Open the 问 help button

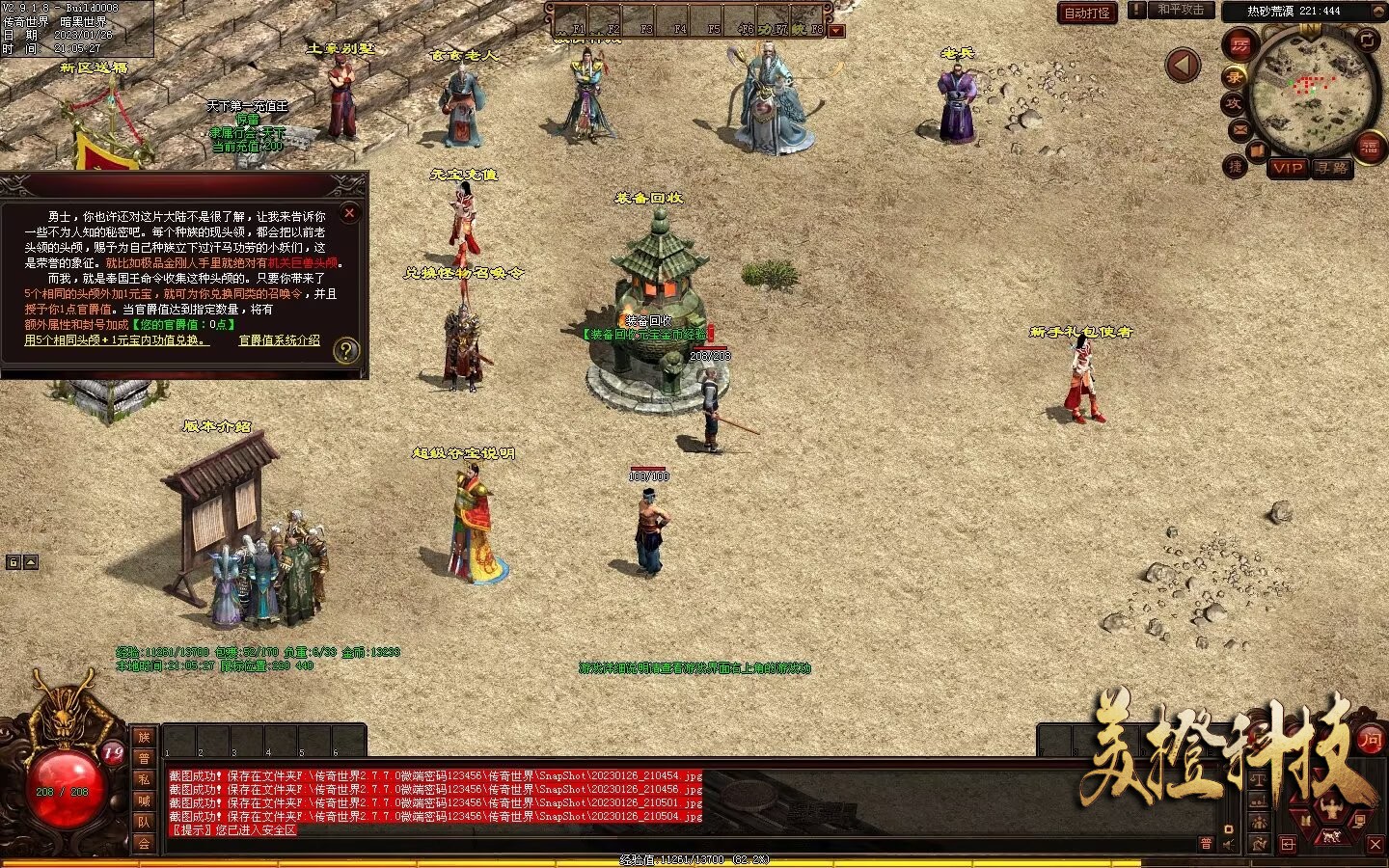[1370, 741]
